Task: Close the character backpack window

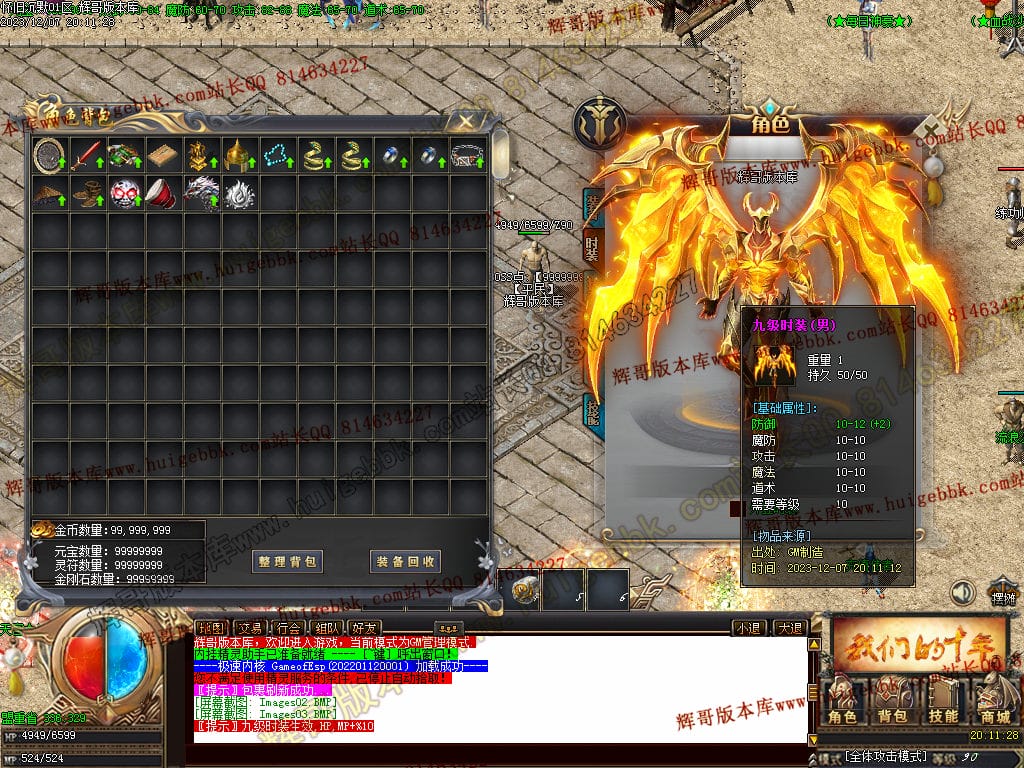Action: pos(464,121)
